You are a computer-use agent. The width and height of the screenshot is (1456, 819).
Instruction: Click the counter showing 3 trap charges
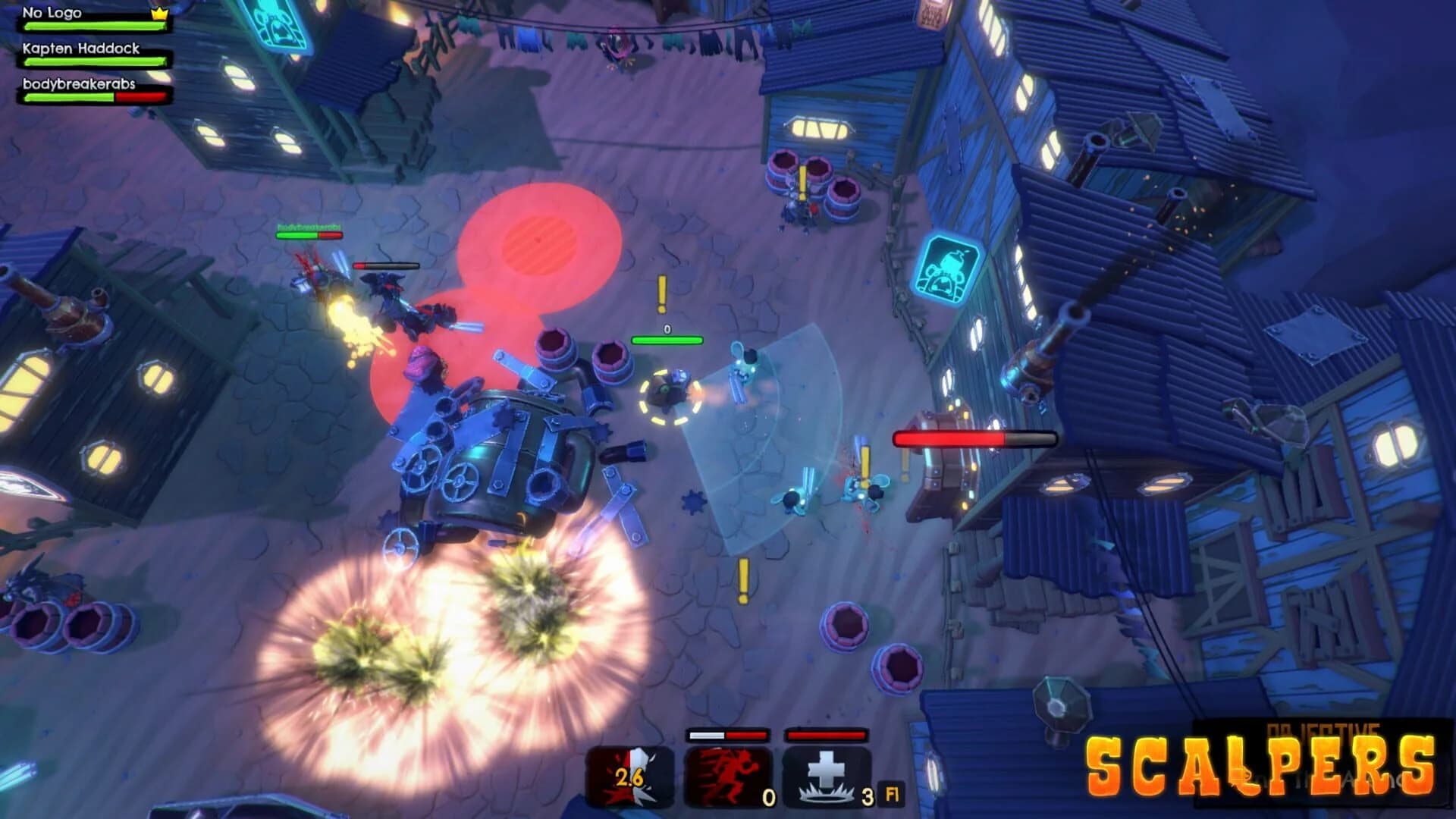pos(867,795)
